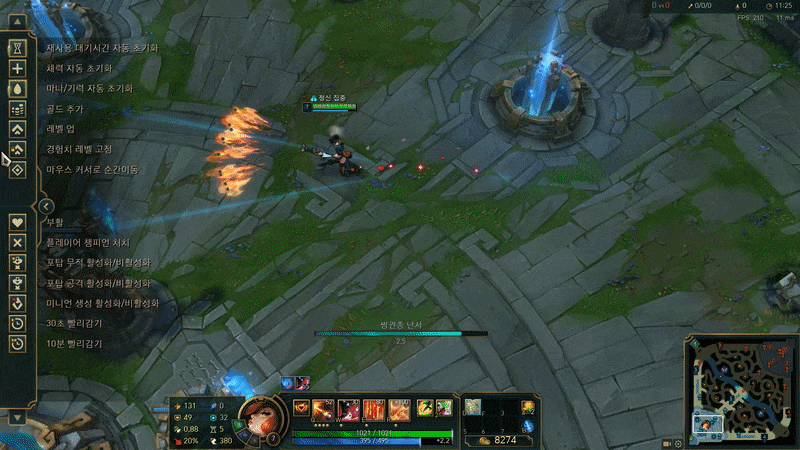
Task: Click the 부활 (revive) button
Action: (17, 221)
